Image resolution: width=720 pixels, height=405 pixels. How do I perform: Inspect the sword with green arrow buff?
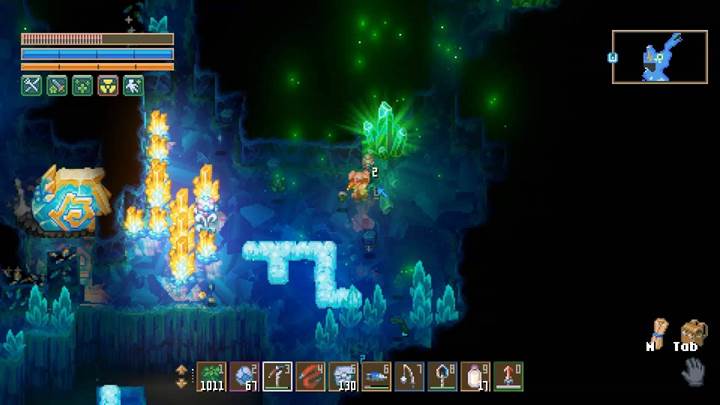pos(57,86)
